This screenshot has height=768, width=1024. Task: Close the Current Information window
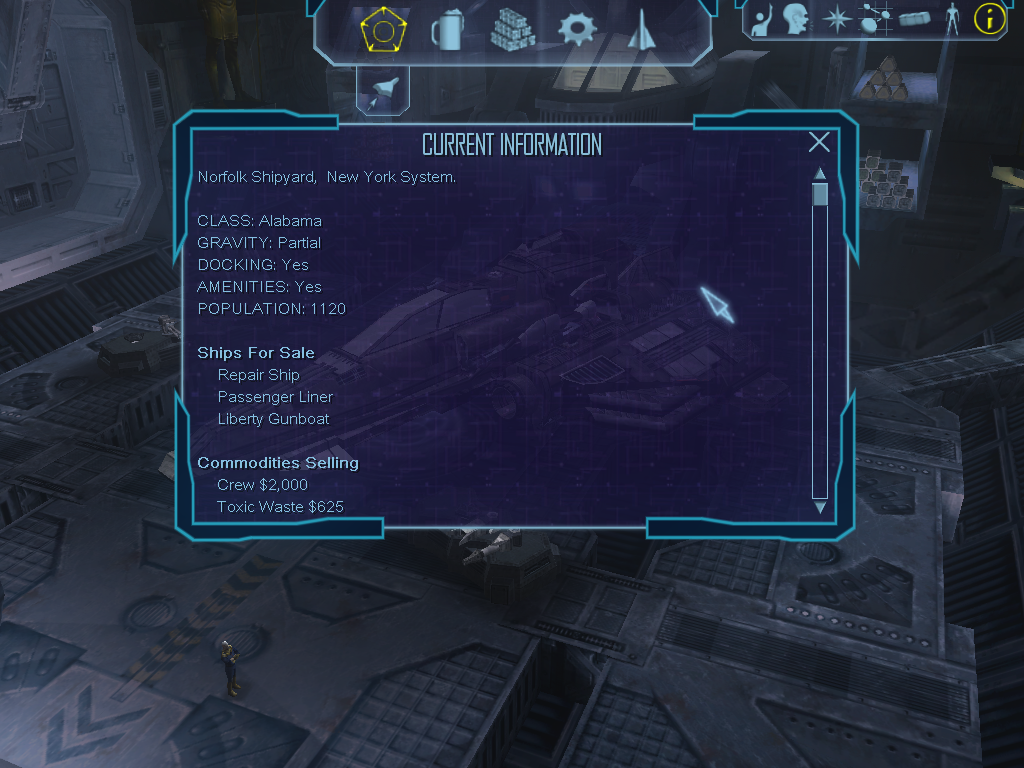(819, 142)
